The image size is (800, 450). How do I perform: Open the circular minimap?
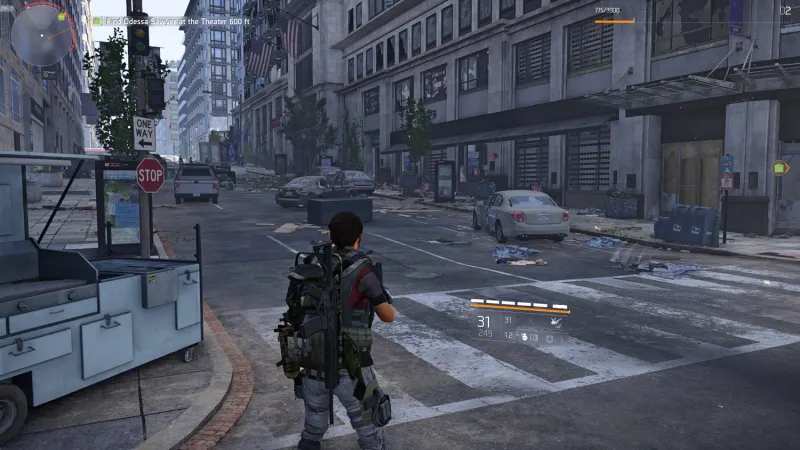pos(42,34)
